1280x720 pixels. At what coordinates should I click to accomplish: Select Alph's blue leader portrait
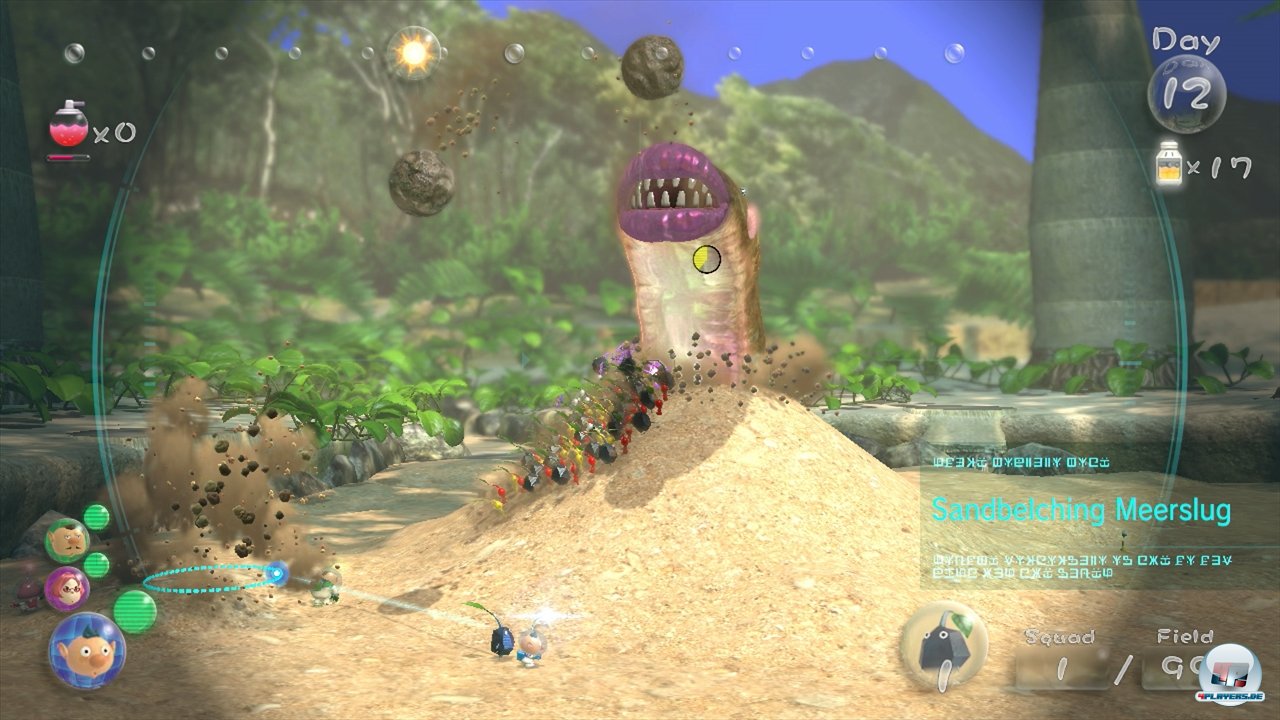[x=87, y=651]
